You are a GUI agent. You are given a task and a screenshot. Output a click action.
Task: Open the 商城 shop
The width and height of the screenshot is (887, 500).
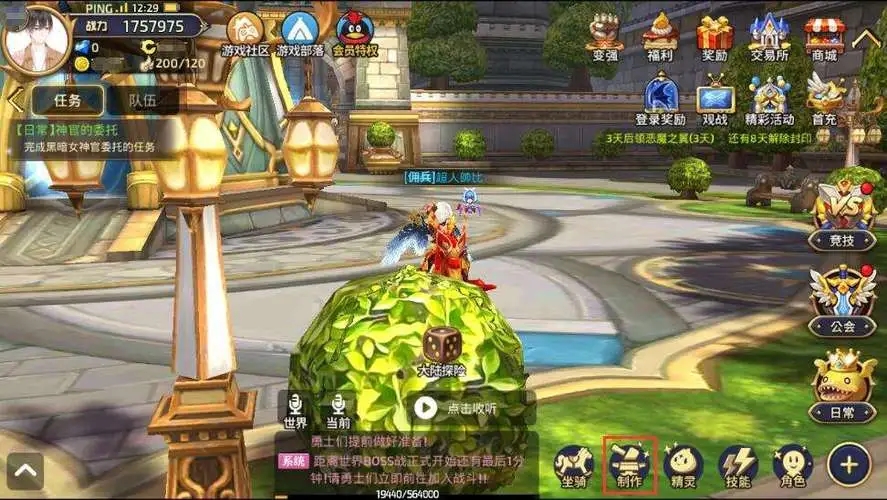(824, 35)
